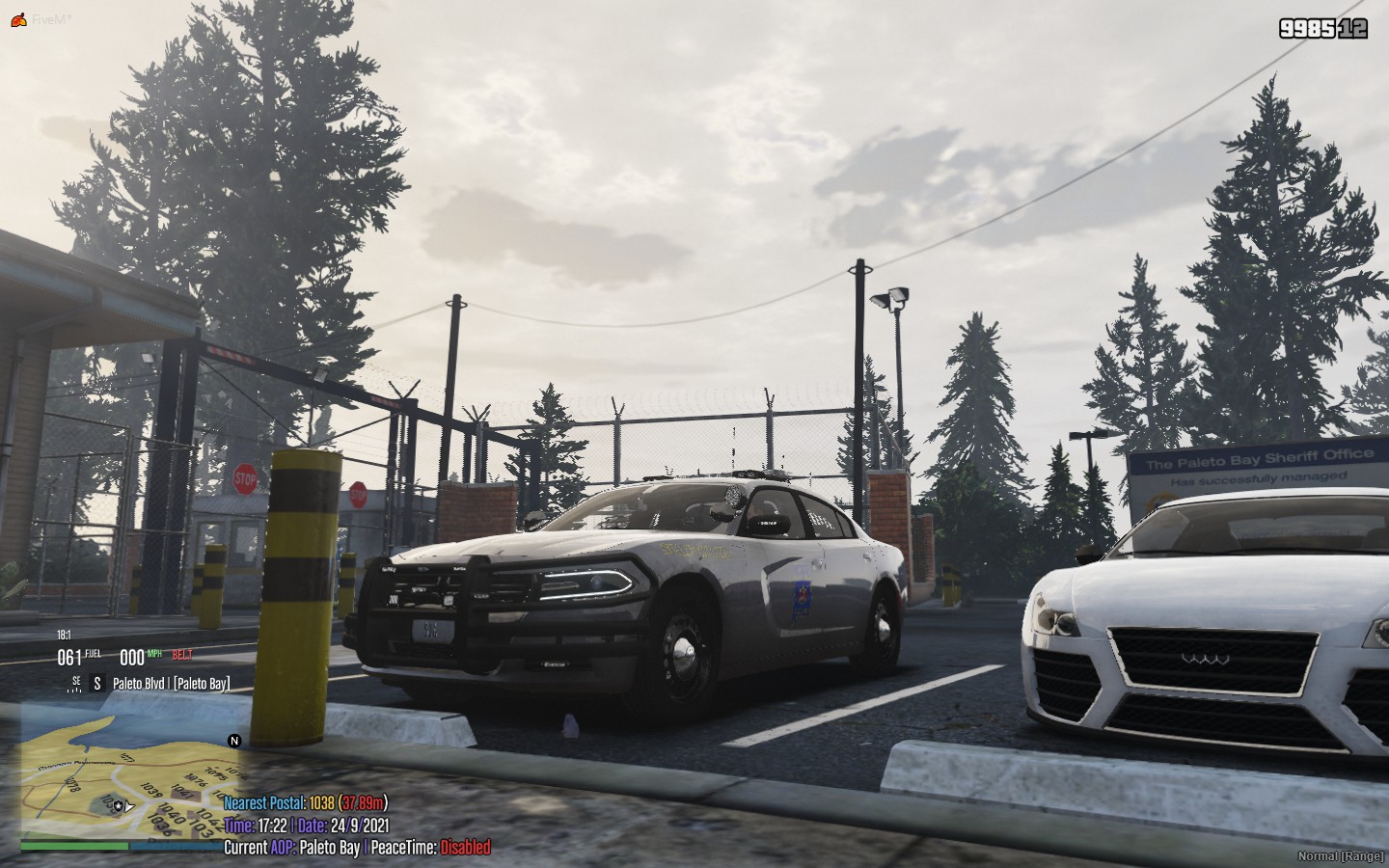Select the S street direction badge

pyautogui.click(x=96, y=681)
